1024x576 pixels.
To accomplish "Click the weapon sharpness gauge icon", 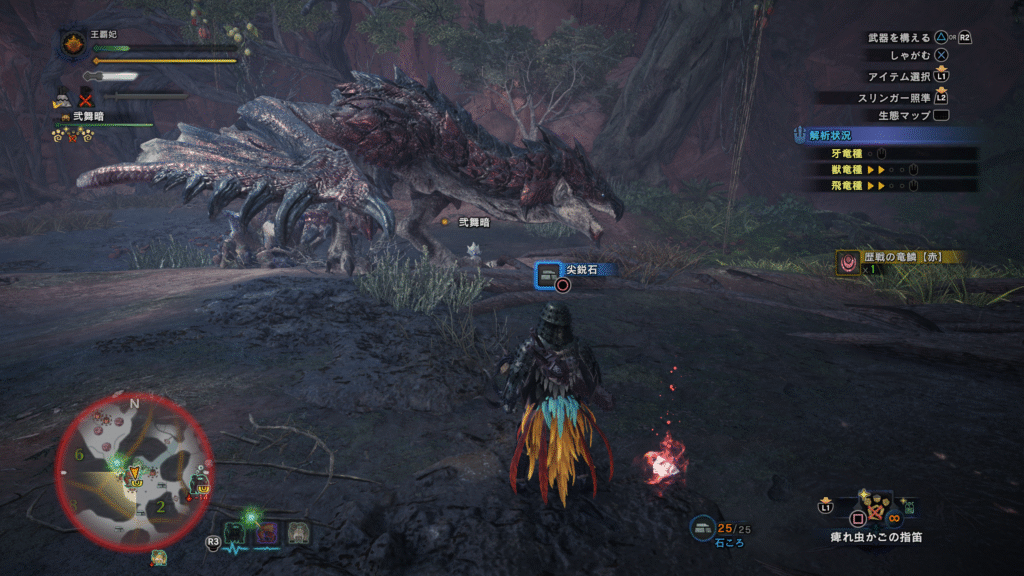I will [x=109, y=75].
